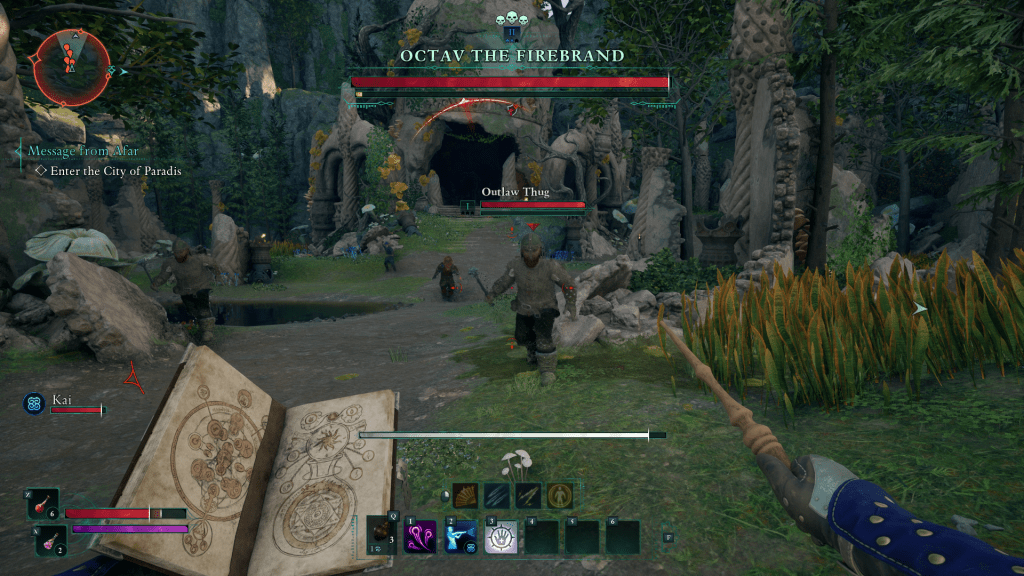The image size is (1024, 576).
Task: Select the yellow lightning bolts spell icon
Action: click(528, 494)
